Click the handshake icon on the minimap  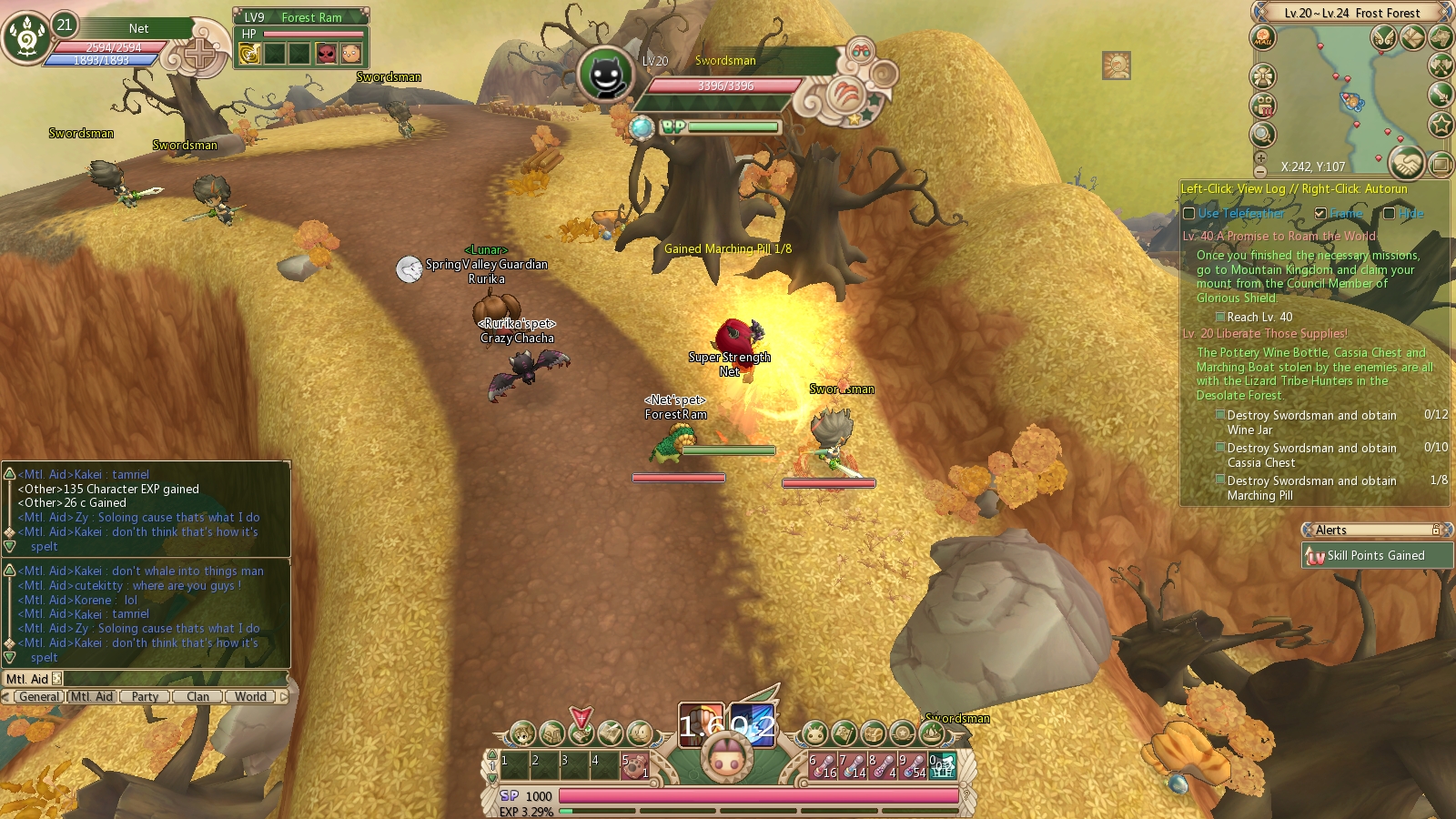pos(1407,164)
